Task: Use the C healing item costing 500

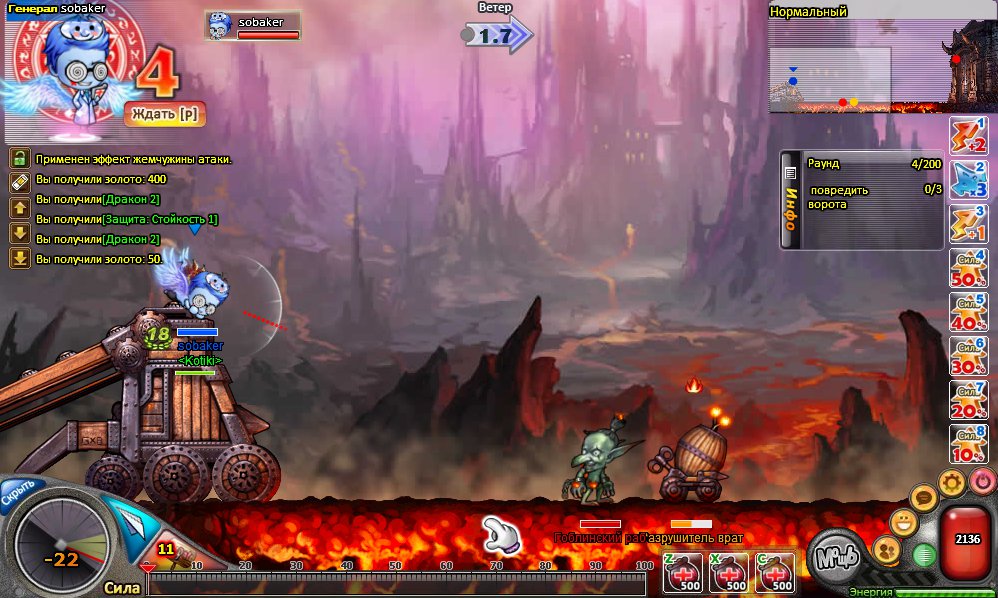Action: coord(775,572)
